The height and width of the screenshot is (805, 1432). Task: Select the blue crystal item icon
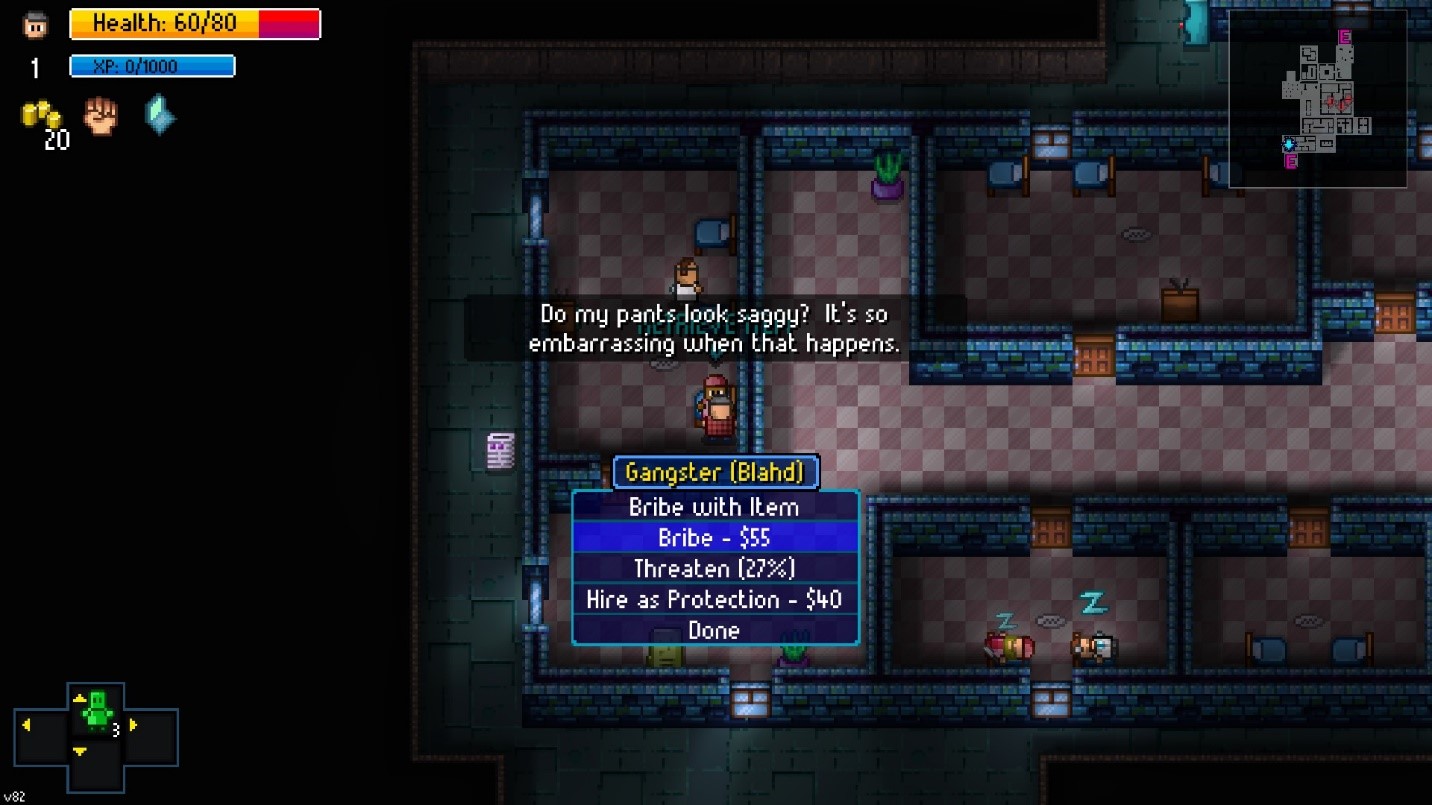point(159,115)
